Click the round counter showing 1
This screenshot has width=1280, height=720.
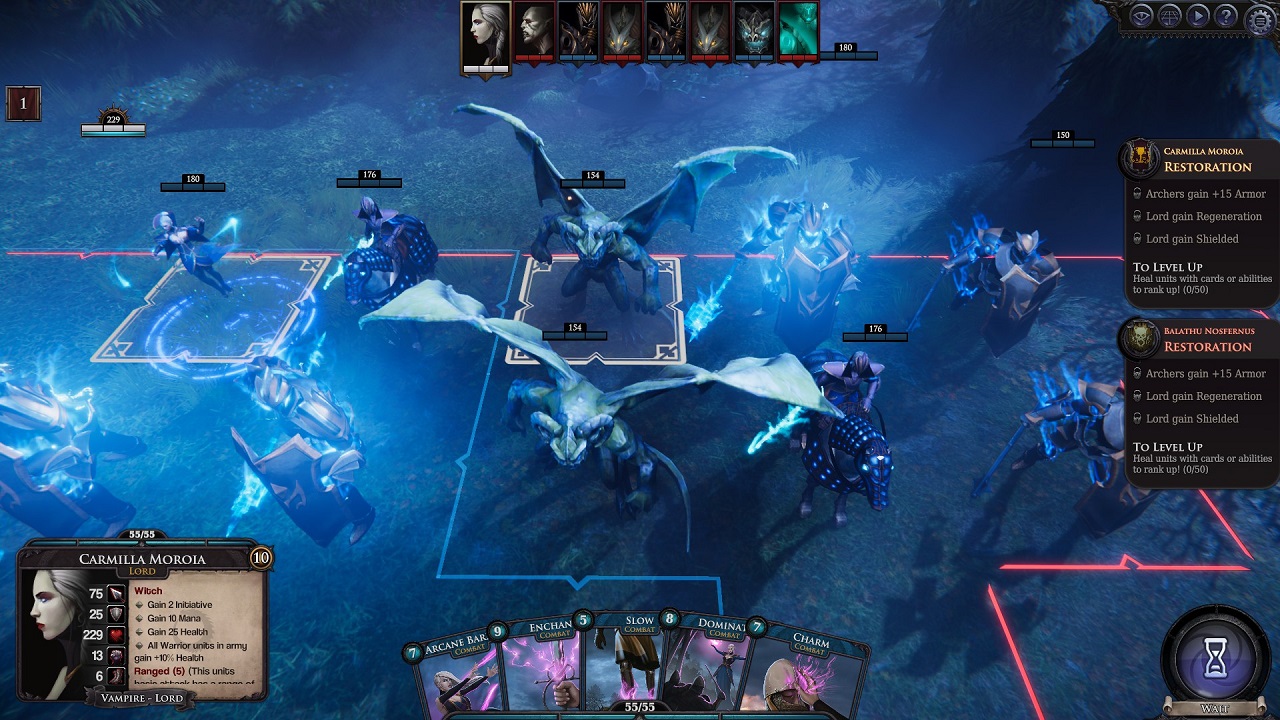(x=24, y=104)
